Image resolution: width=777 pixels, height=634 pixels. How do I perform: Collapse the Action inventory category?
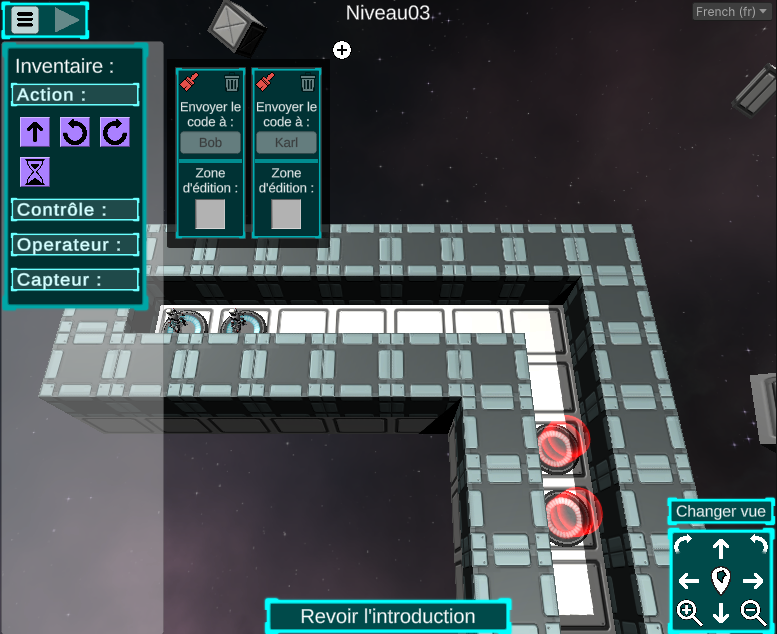(75, 95)
